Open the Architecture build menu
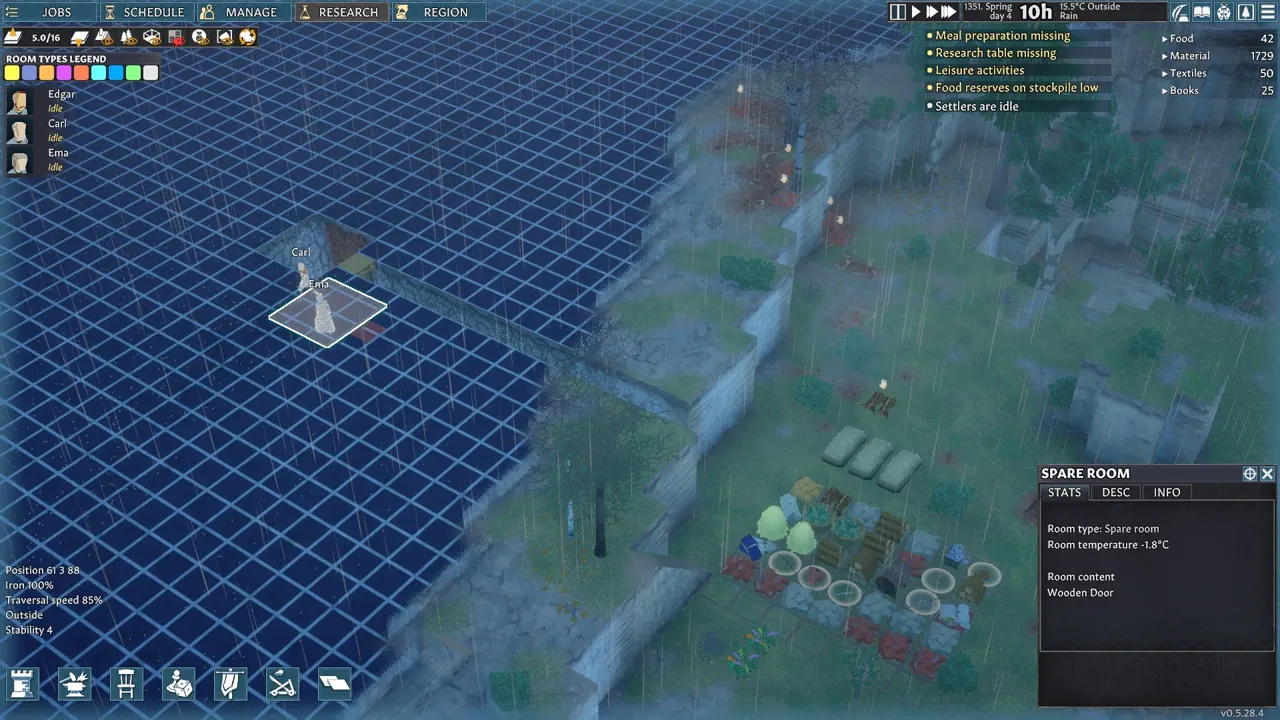 [22, 684]
